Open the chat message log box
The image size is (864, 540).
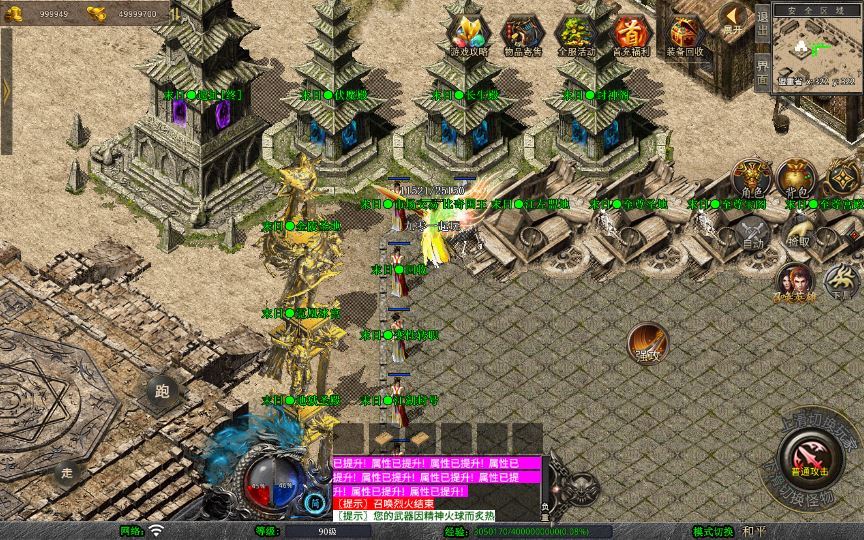click(x=438, y=490)
